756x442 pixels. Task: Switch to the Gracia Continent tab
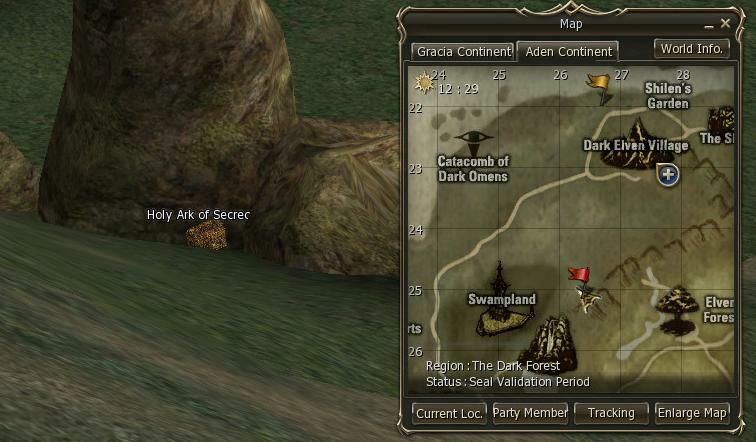pyautogui.click(x=462, y=51)
